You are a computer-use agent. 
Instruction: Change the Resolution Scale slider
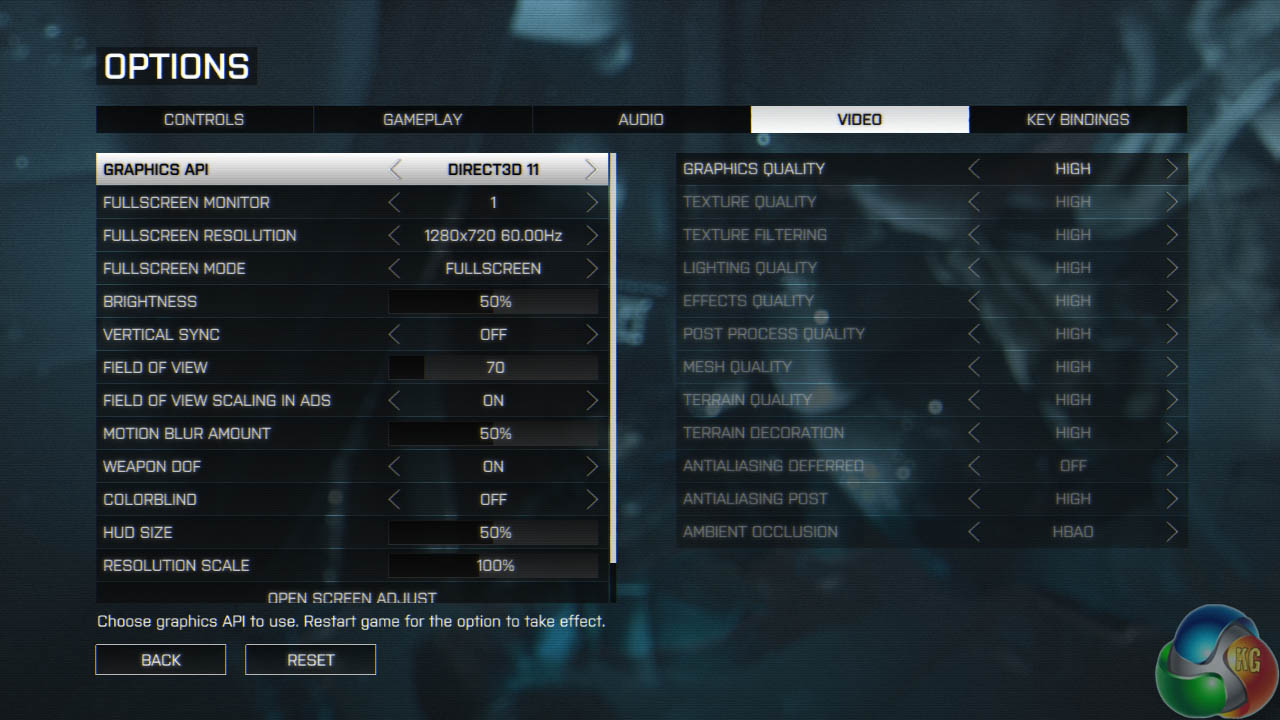(x=494, y=566)
